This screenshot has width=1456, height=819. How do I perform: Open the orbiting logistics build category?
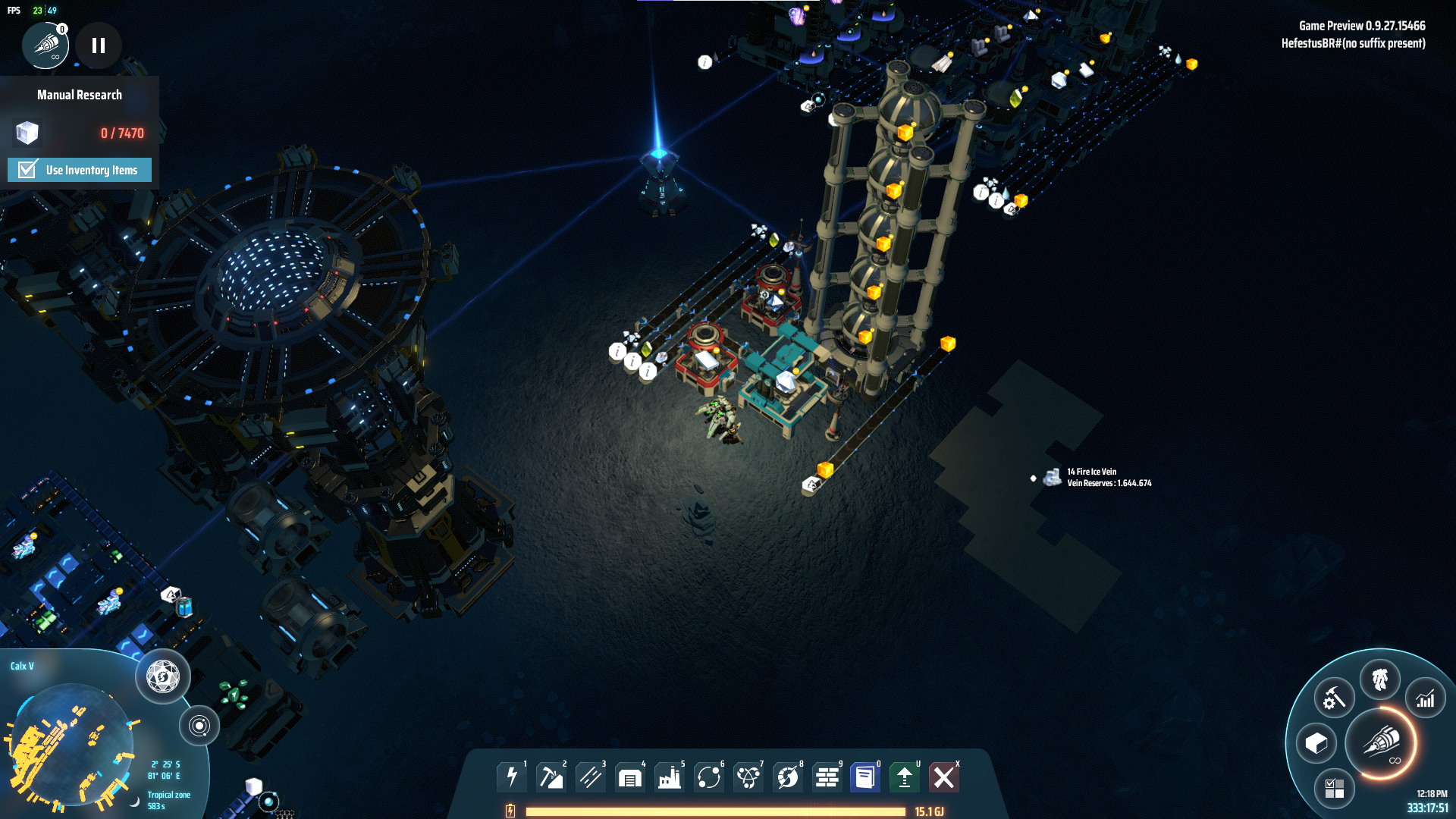coord(709,777)
